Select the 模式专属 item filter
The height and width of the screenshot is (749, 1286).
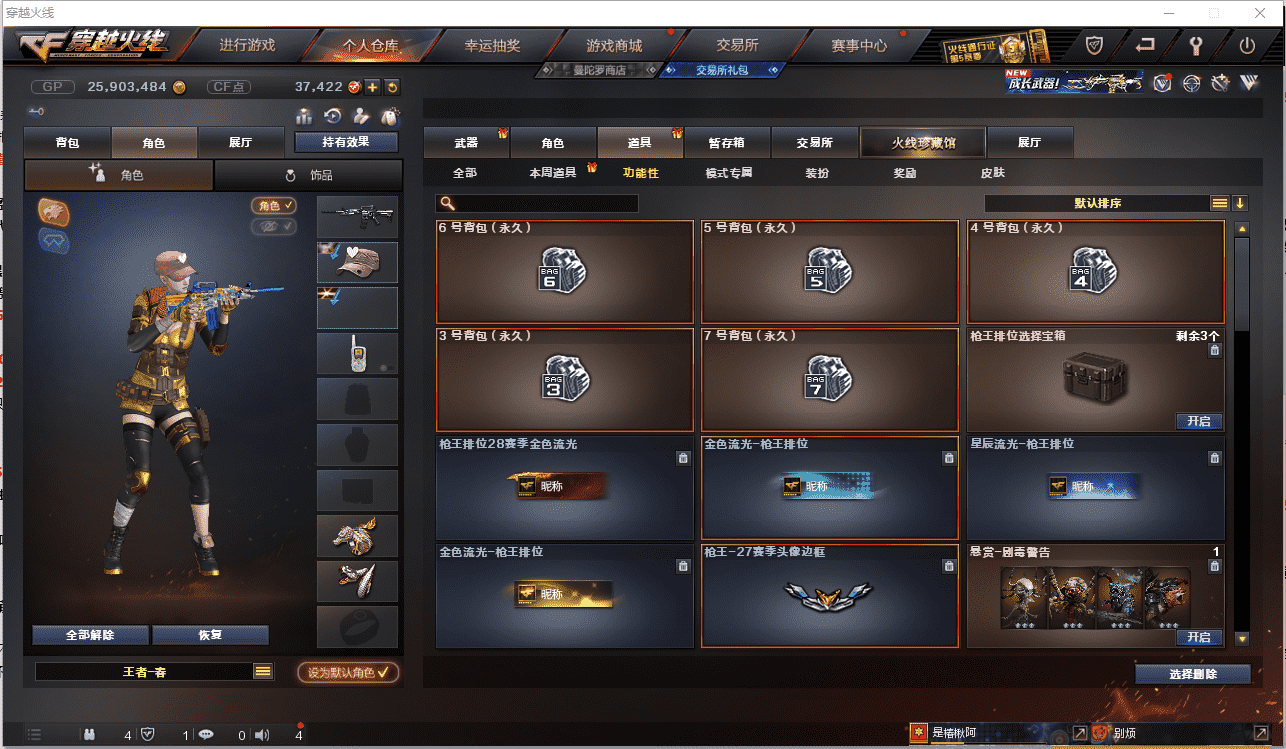point(728,173)
